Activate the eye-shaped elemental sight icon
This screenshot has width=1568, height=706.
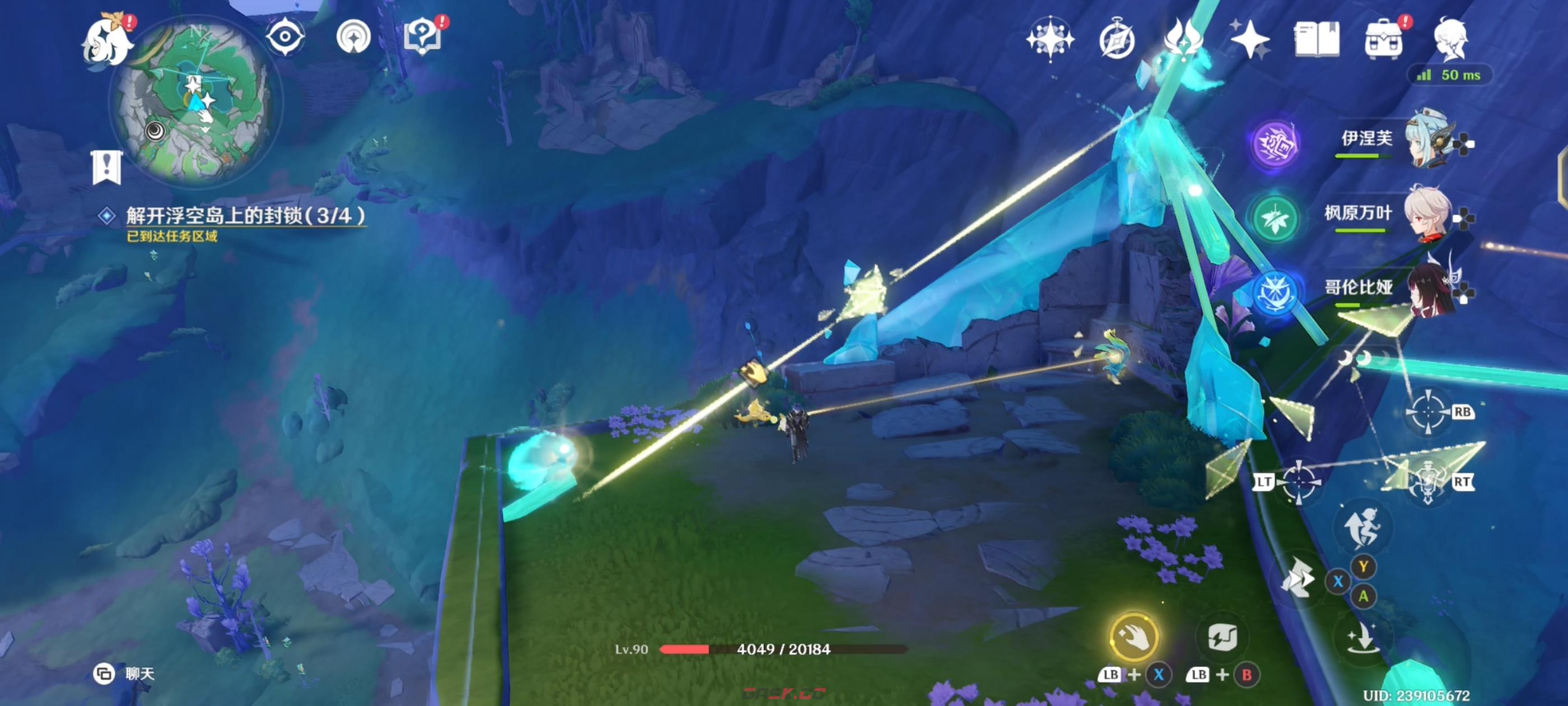[x=285, y=36]
